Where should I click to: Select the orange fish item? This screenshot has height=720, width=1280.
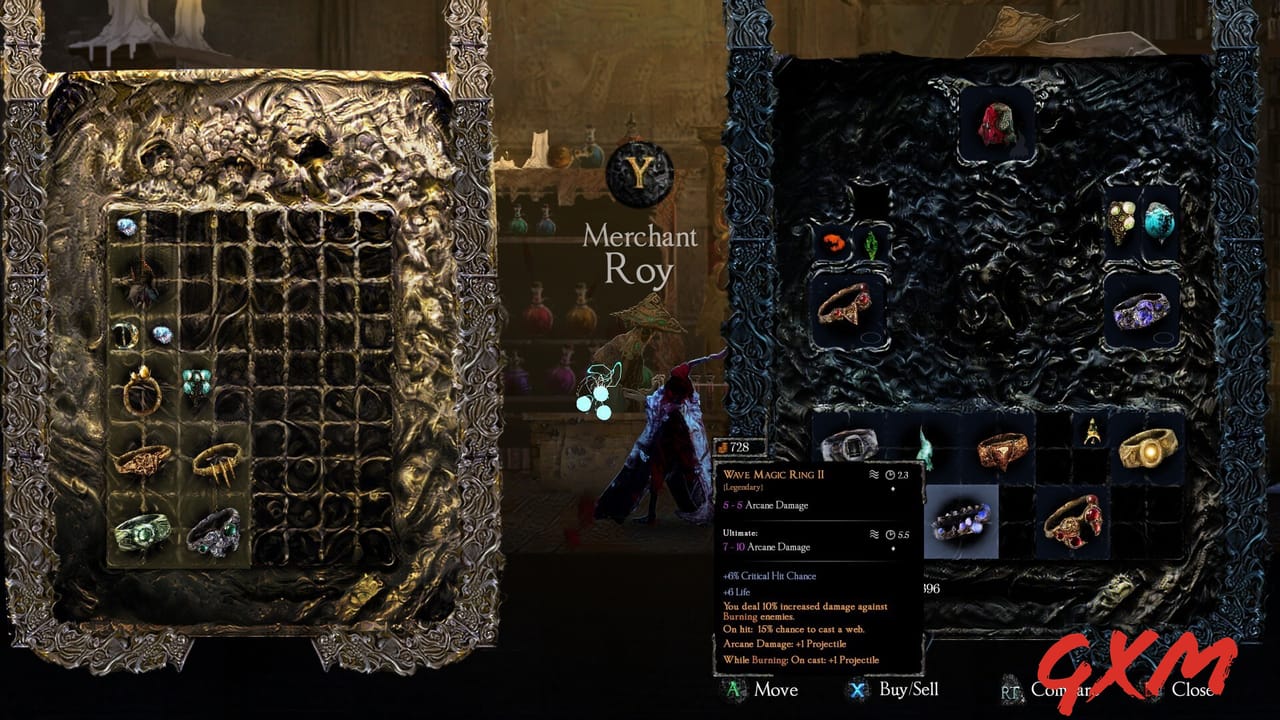tap(834, 240)
